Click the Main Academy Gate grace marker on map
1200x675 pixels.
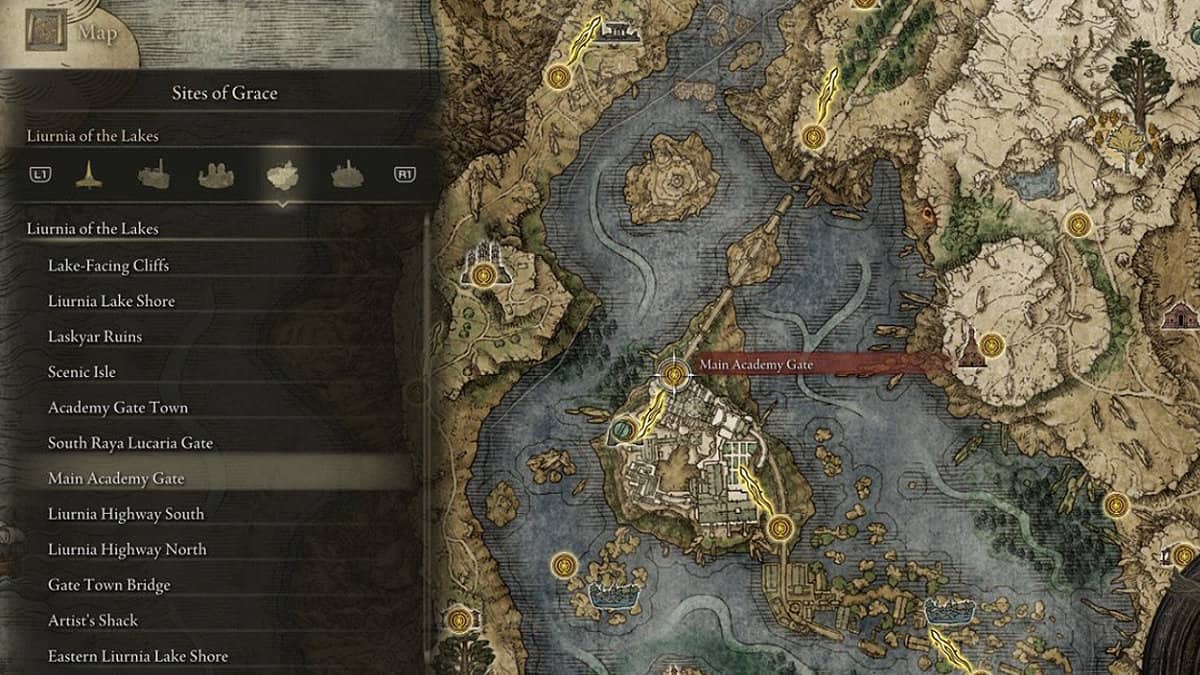pyautogui.click(x=674, y=375)
